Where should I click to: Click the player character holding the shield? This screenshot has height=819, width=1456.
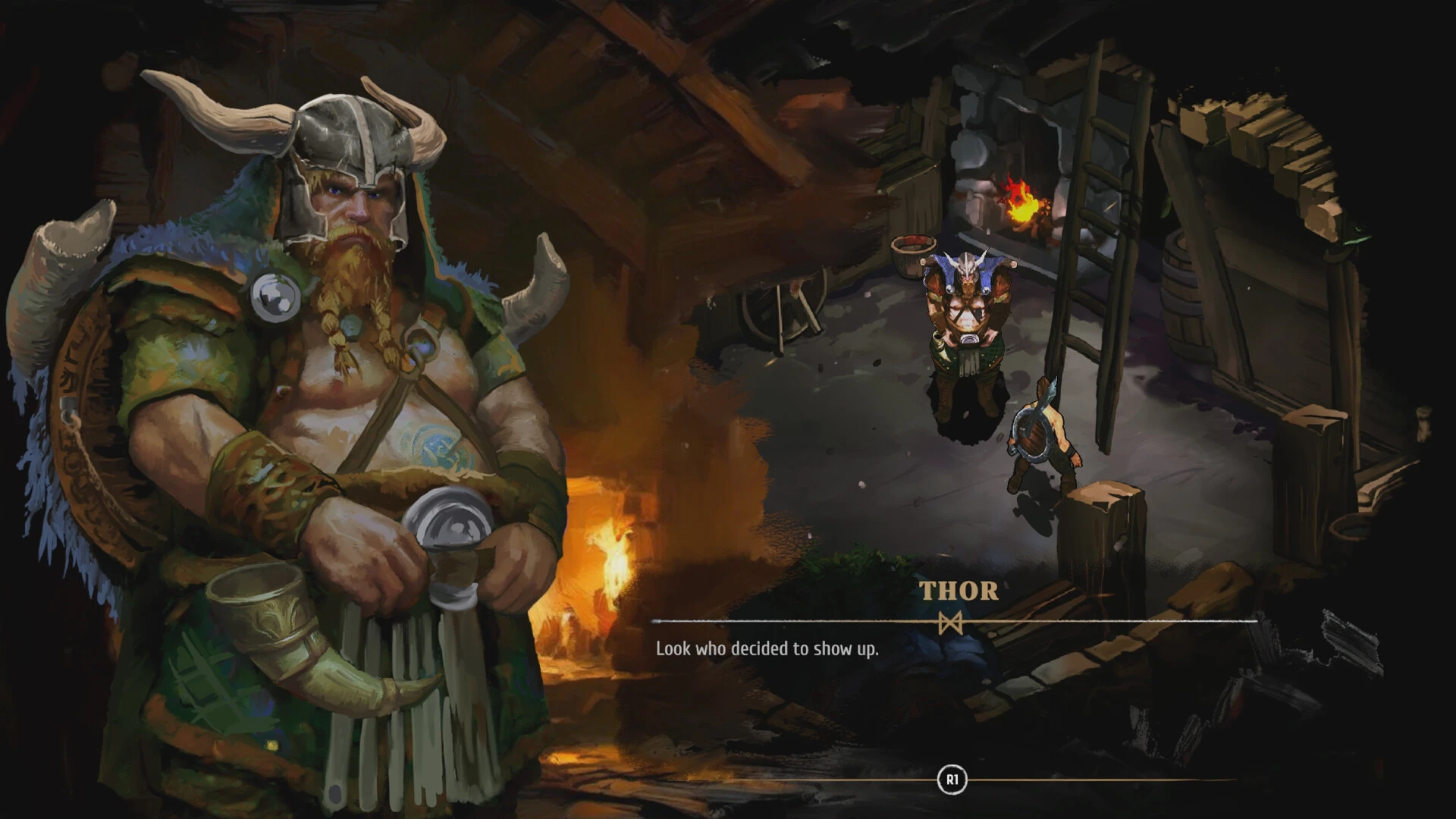click(1043, 432)
